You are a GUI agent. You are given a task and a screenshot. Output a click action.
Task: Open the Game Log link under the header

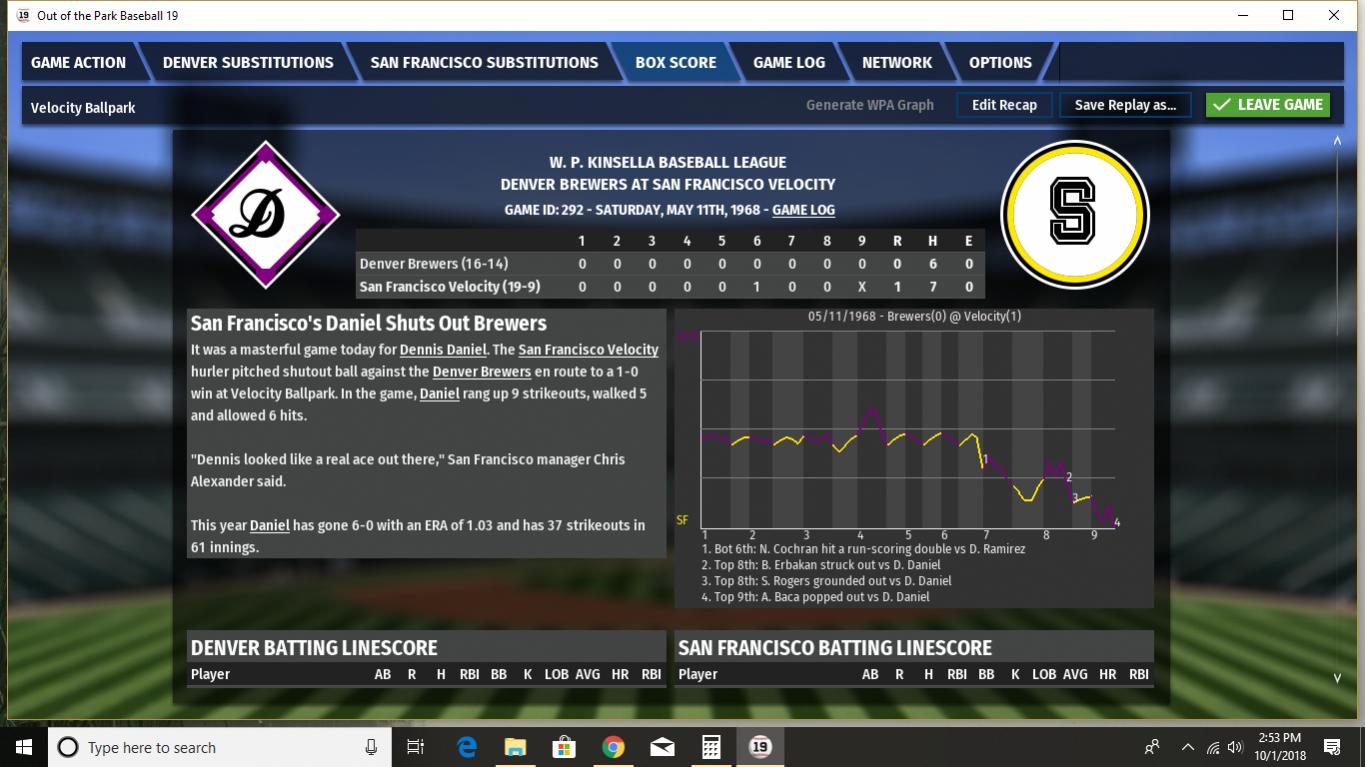pos(803,210)
